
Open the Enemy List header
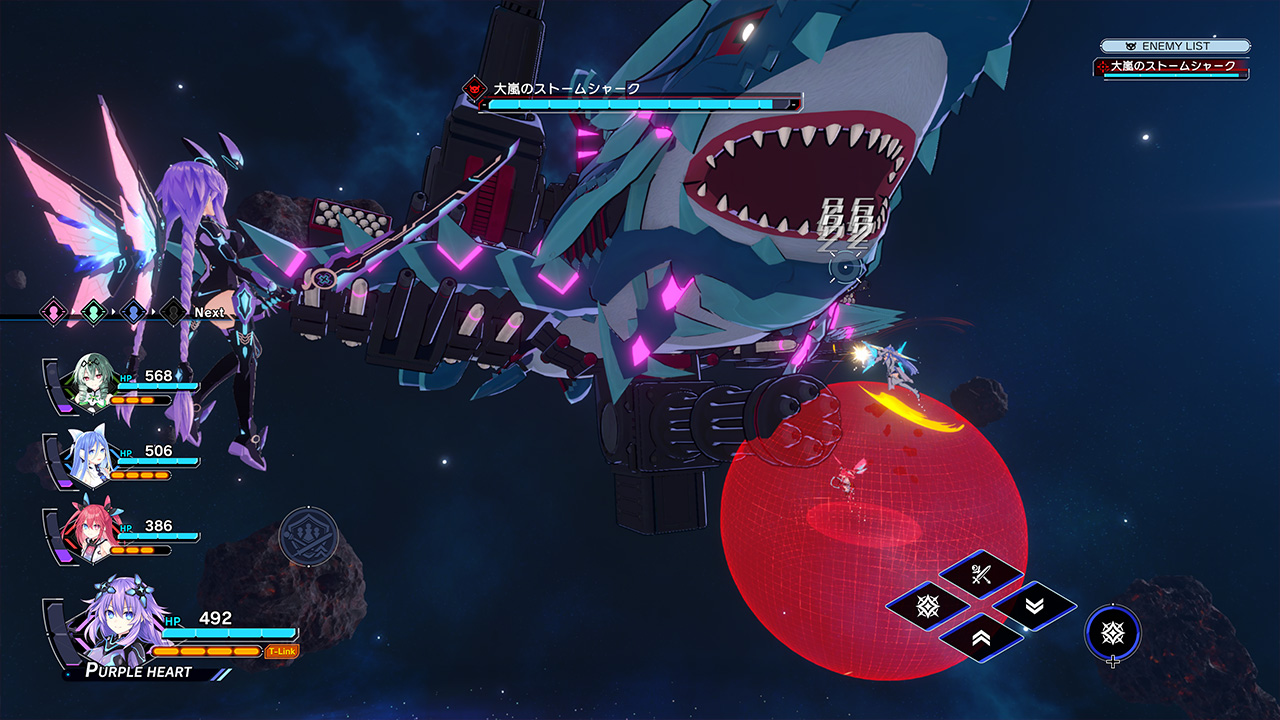point(1175,46)
